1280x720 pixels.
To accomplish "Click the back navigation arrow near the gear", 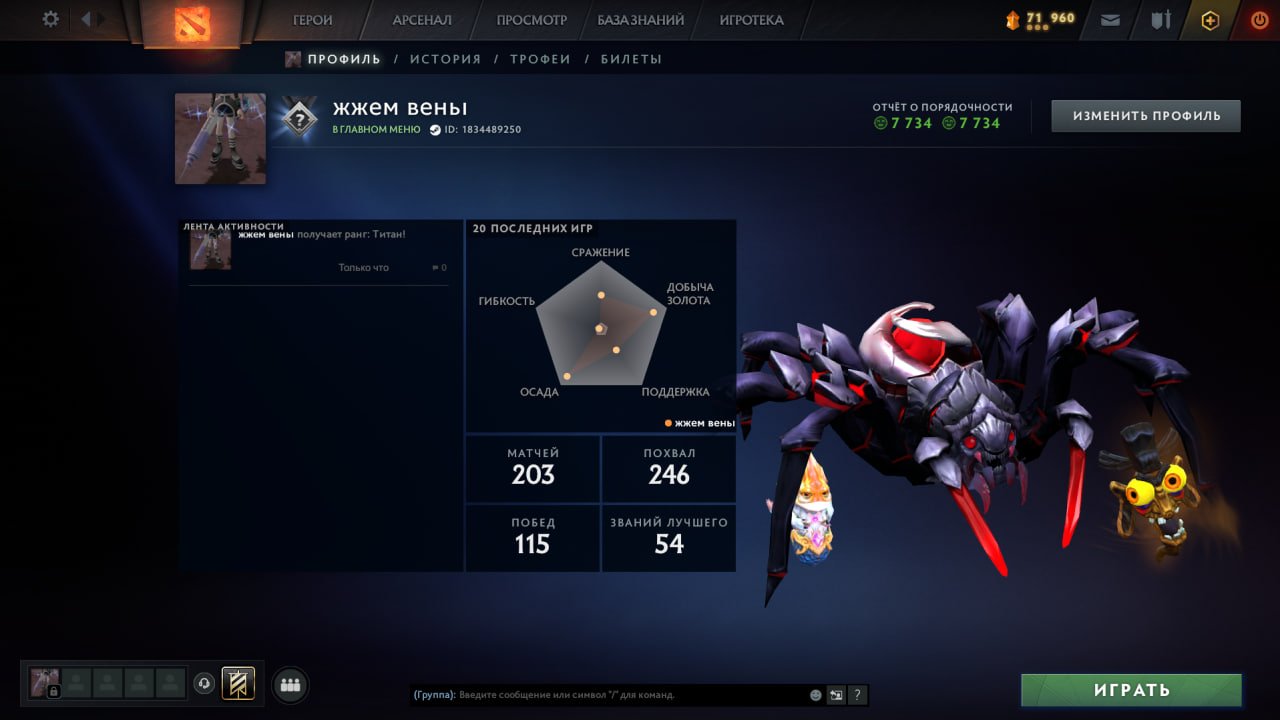I will click(x=88, y=18).
